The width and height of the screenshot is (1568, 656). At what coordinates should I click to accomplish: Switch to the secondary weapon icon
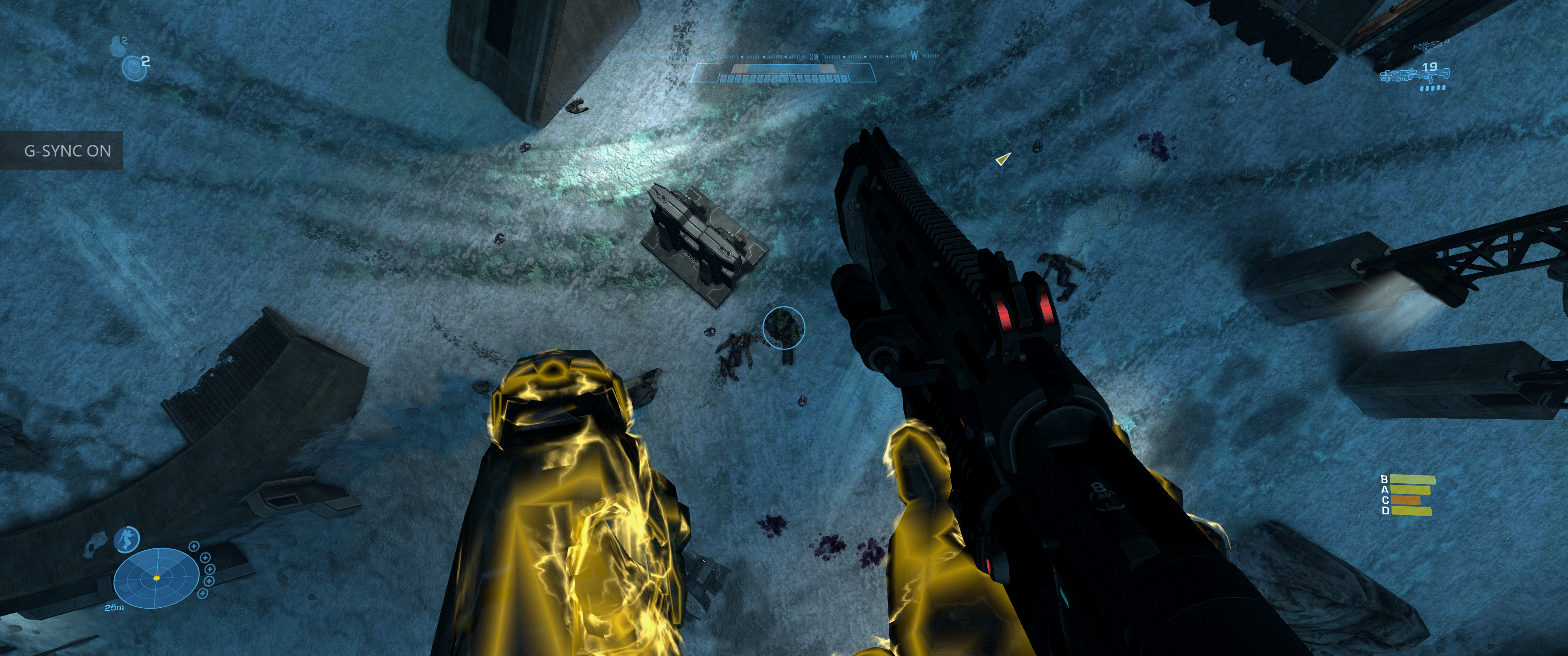[1429, 47]
